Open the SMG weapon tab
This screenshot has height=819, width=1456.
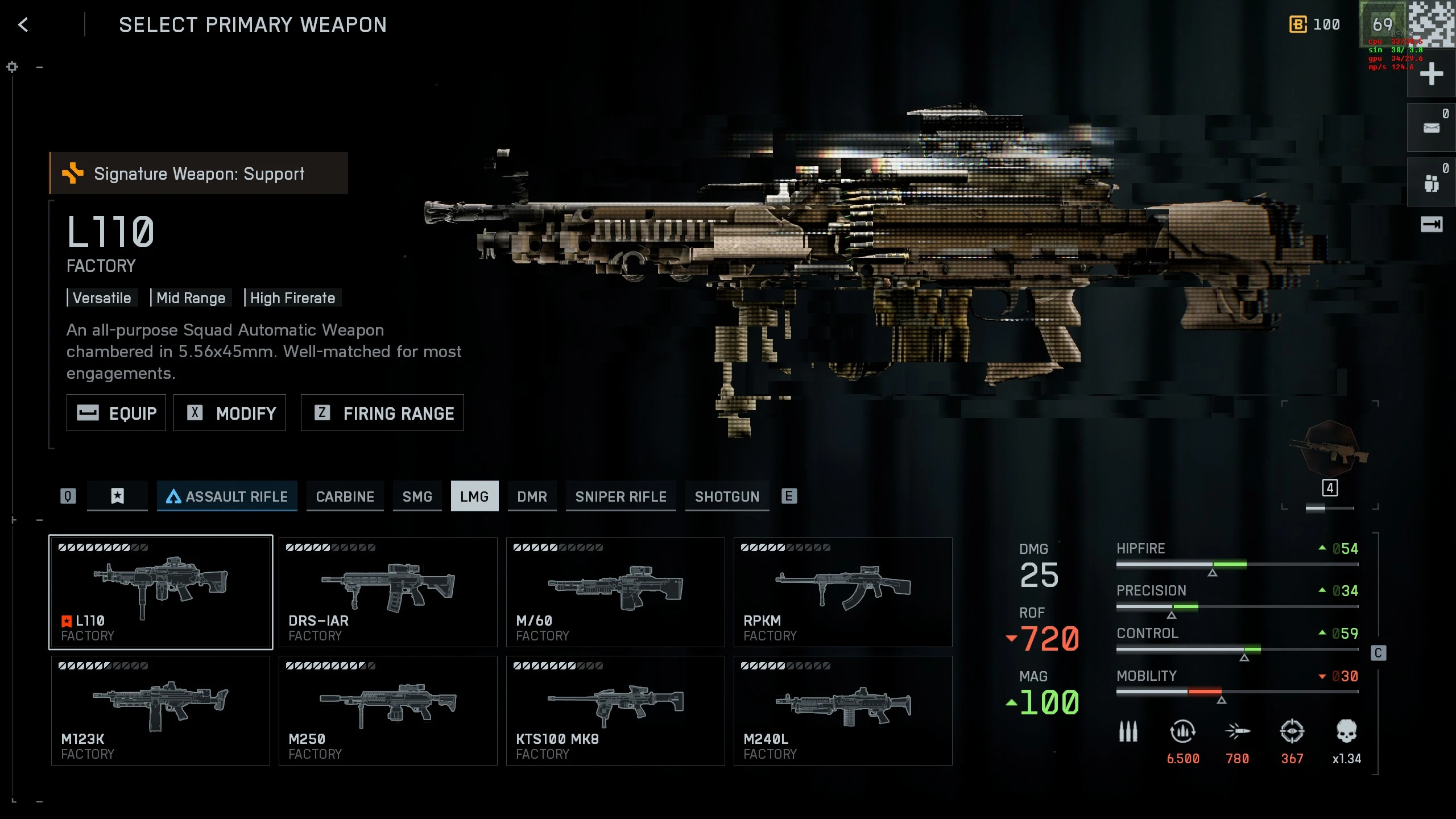[x=417, y=497]
